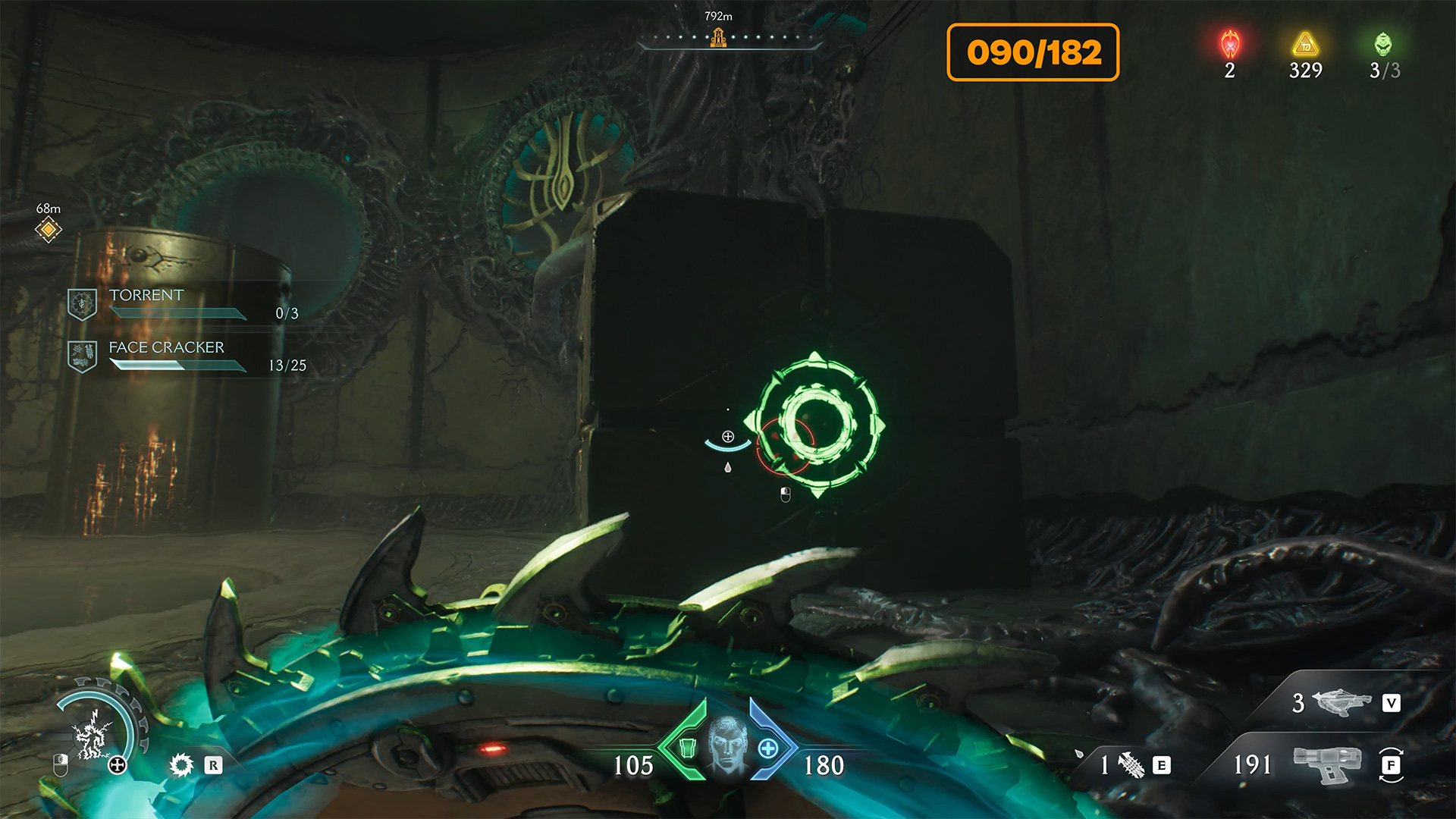
Task: Click the blue health cross icon
Action: 768,748
